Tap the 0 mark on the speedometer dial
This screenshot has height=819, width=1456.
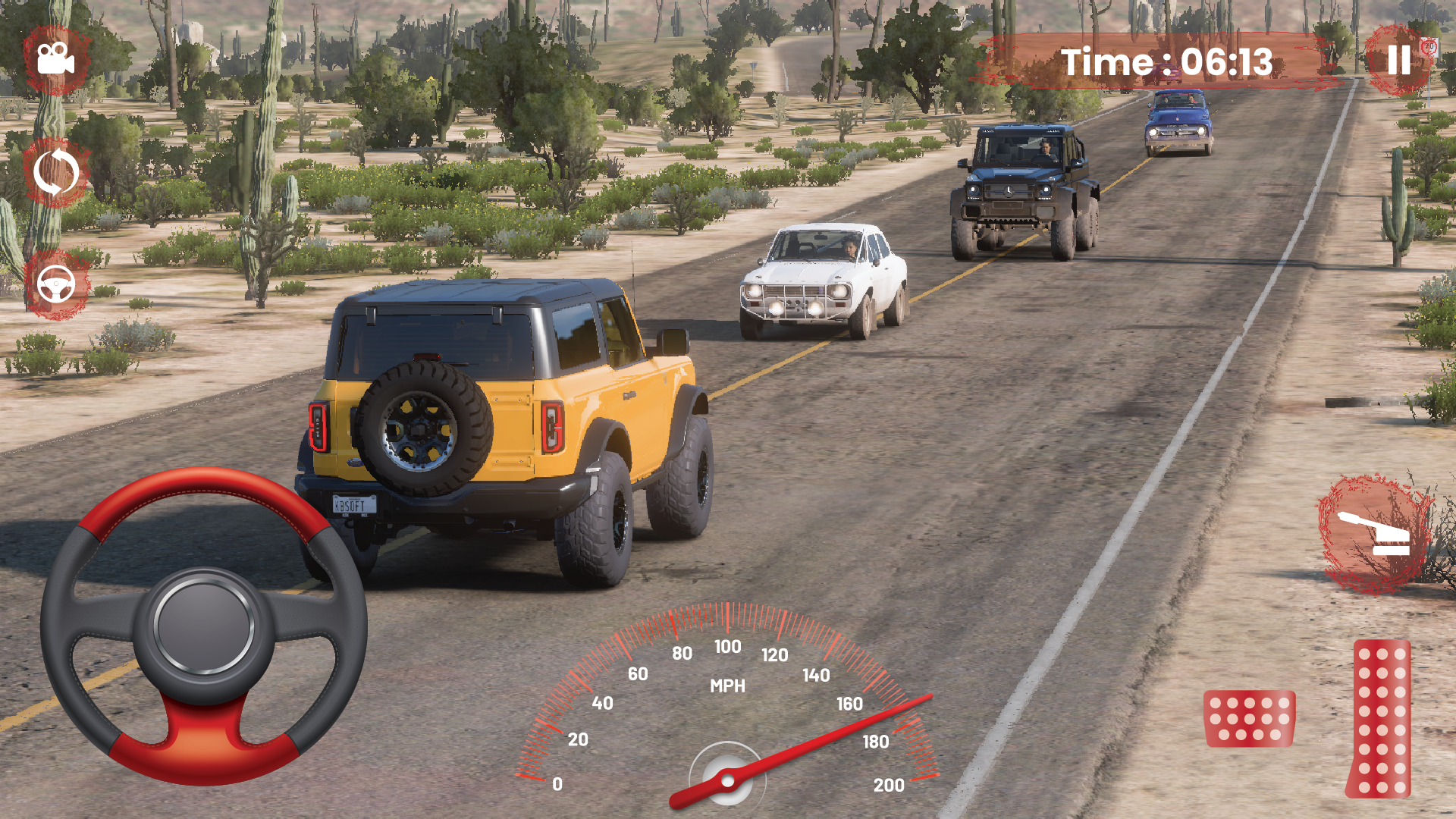pos(559,786)
